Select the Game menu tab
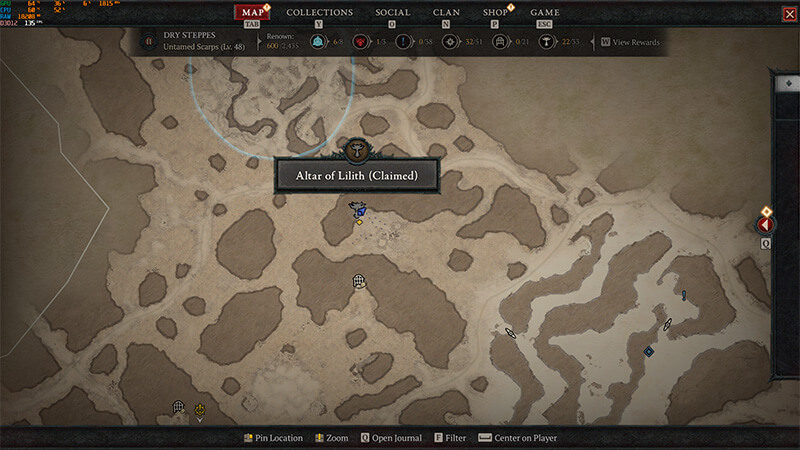 [545, 12]
